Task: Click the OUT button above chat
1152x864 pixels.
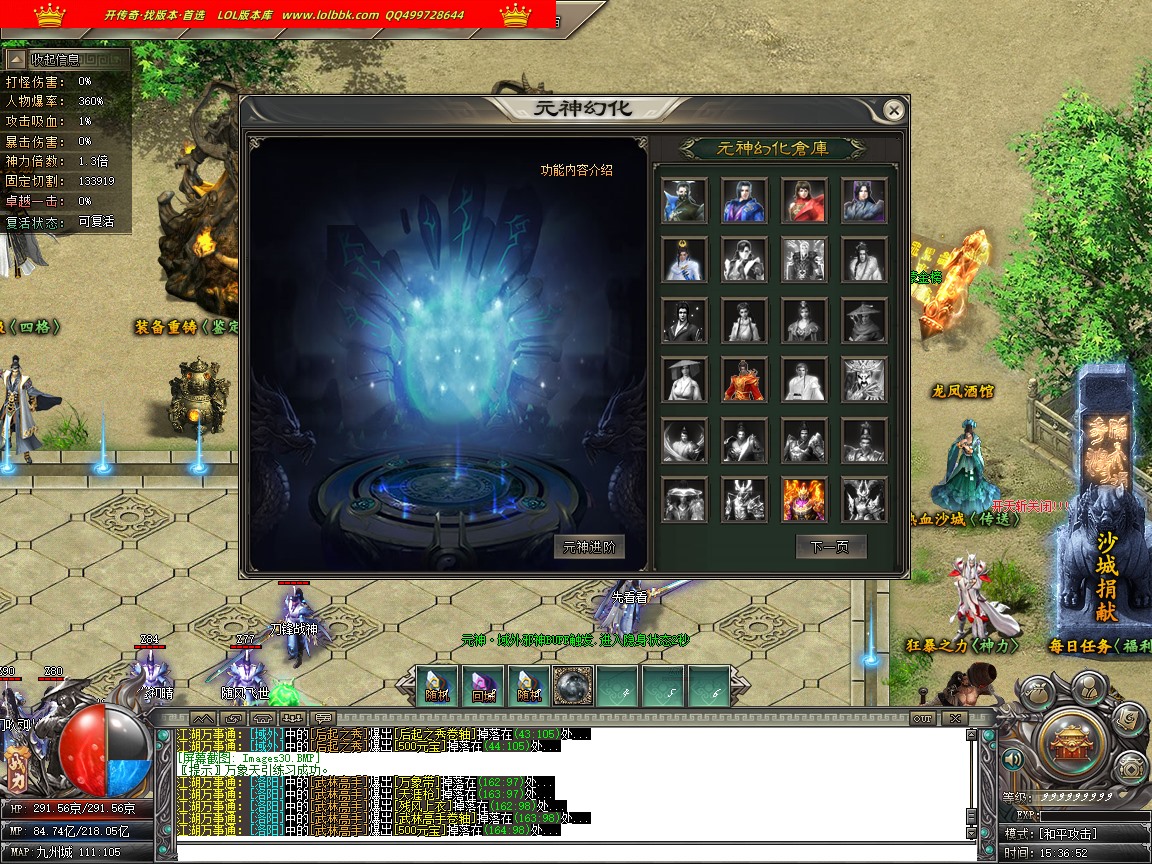Action: click(922, 718)
